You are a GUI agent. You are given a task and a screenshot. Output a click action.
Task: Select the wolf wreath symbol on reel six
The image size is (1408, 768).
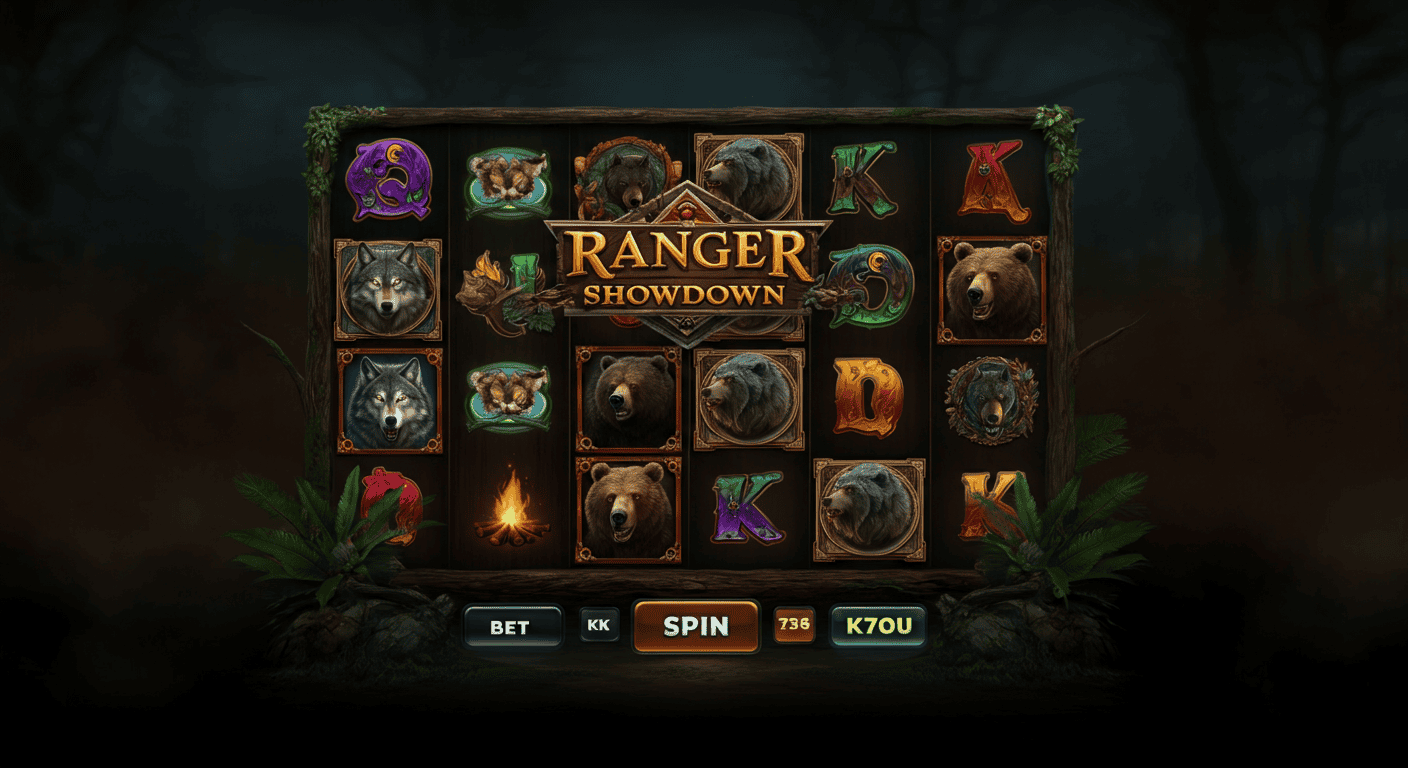(990, 400)
